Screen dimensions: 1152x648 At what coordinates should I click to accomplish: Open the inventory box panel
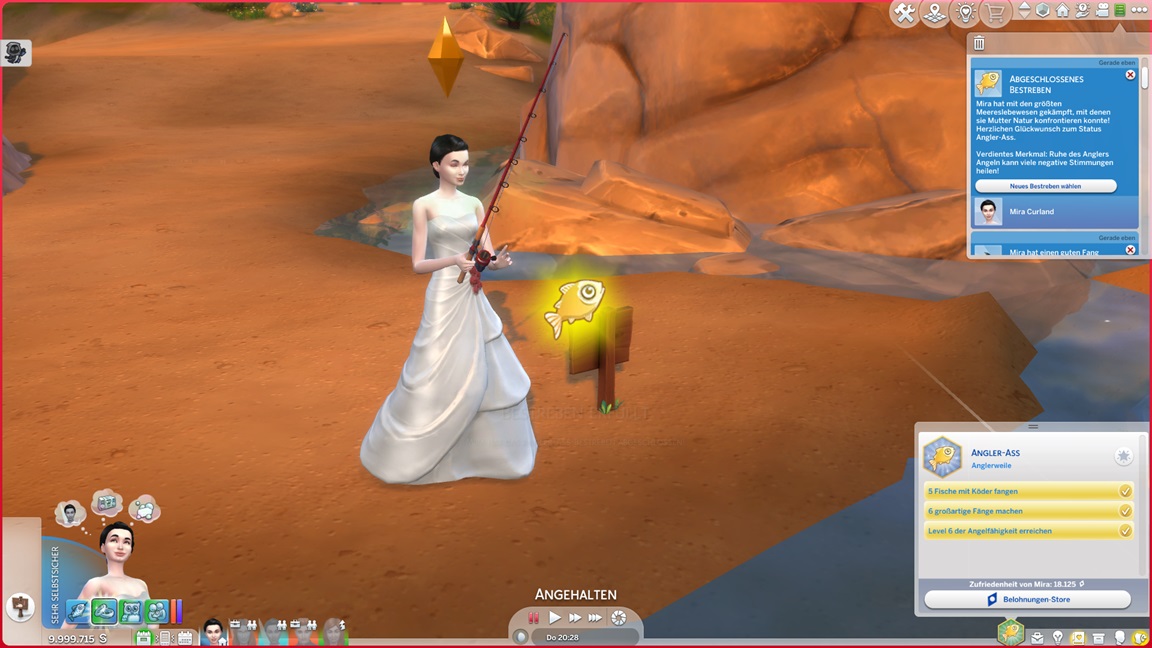(x=1099, y=637)
